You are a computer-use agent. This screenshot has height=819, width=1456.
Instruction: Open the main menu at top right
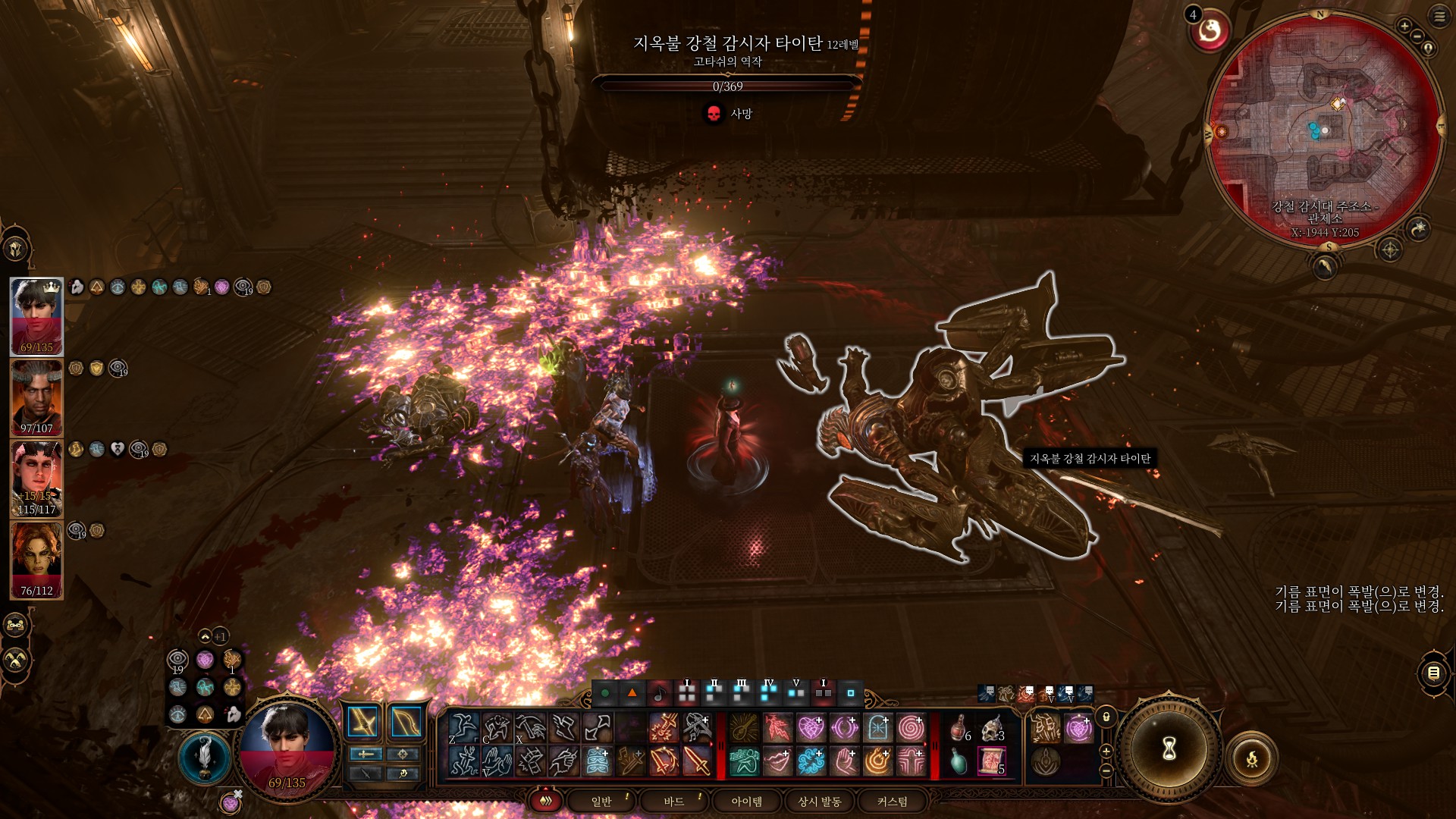point(1439,16)
